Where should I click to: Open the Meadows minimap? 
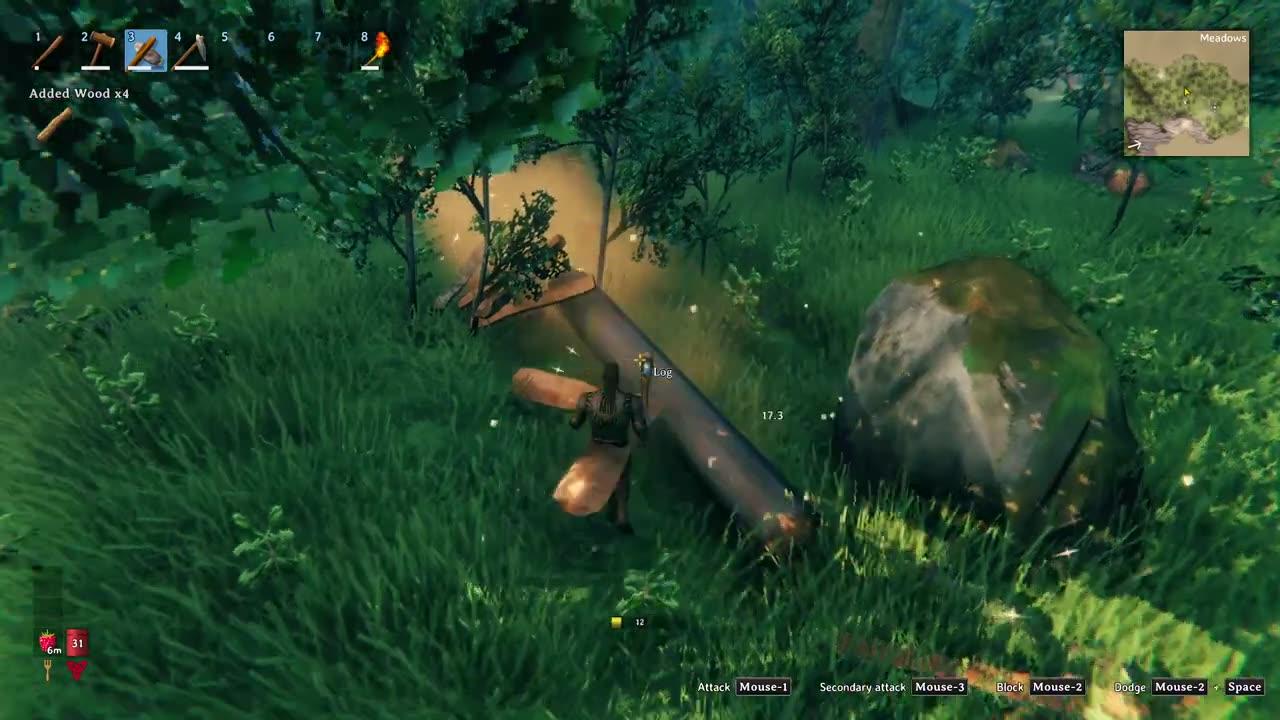1186,93
